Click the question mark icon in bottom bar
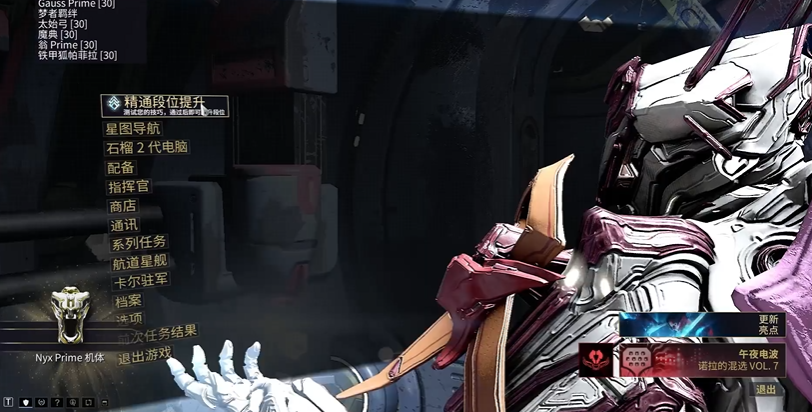Screen dimensions: 812x412 pos(57,402)
